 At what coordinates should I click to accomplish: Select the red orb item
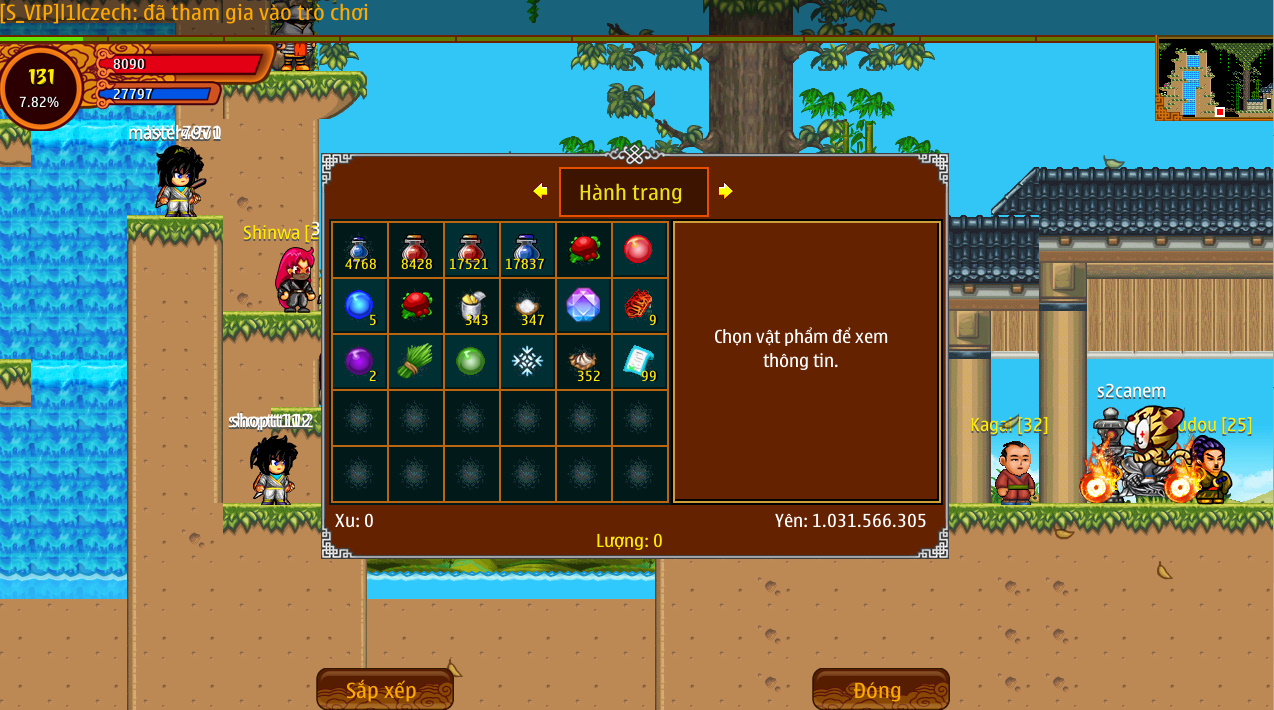pyautogui.click(x=639, y=250)
